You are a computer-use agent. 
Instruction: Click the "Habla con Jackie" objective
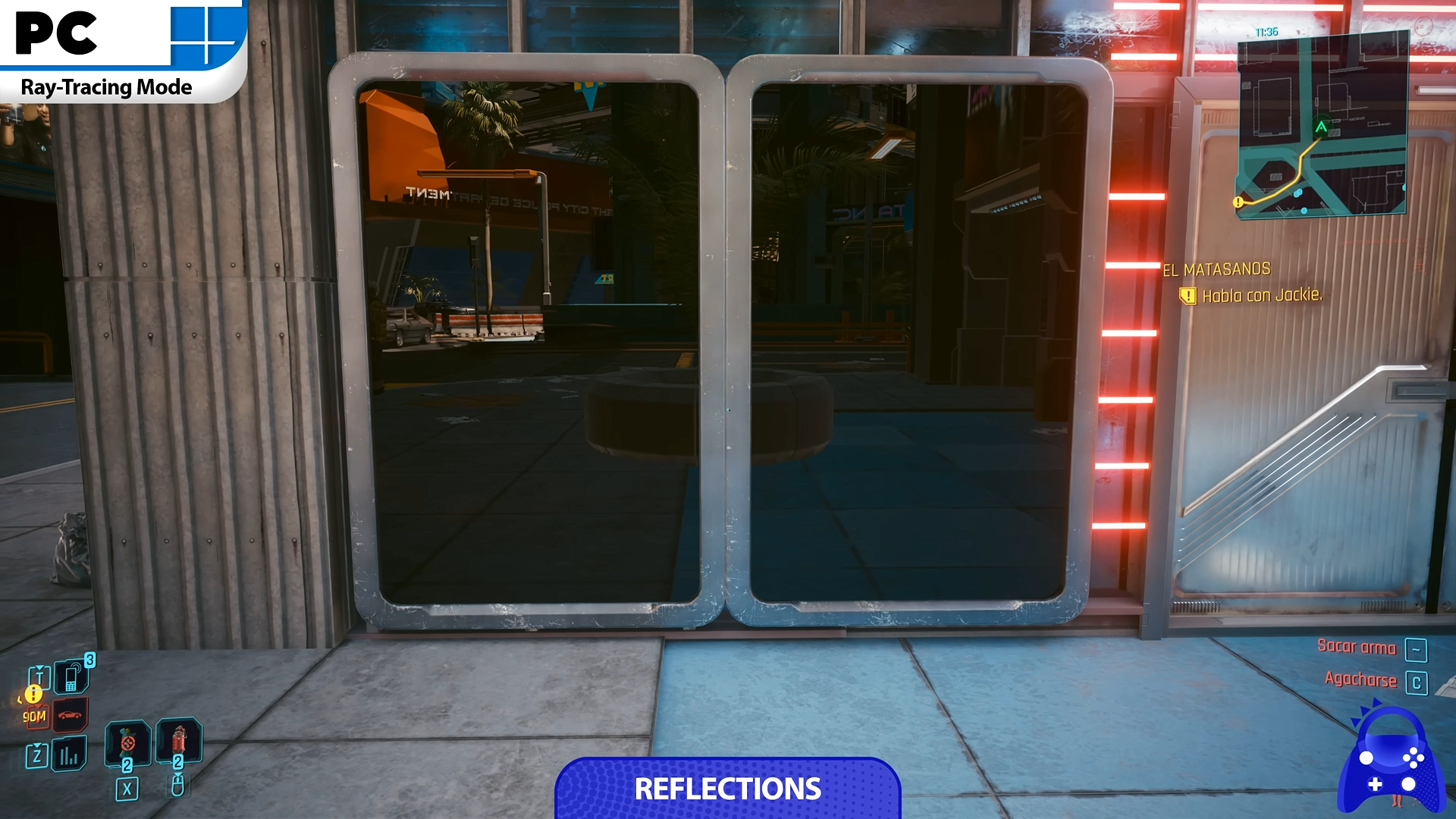click(1261, 295)
